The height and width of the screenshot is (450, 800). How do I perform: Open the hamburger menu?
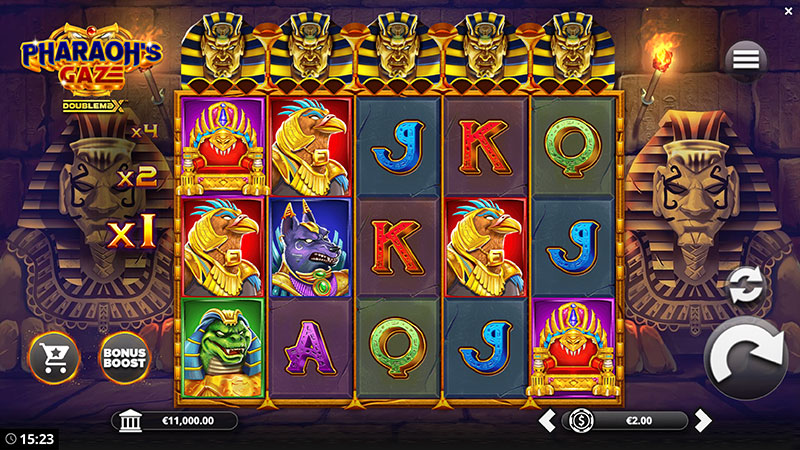click(x=746, y=60)
